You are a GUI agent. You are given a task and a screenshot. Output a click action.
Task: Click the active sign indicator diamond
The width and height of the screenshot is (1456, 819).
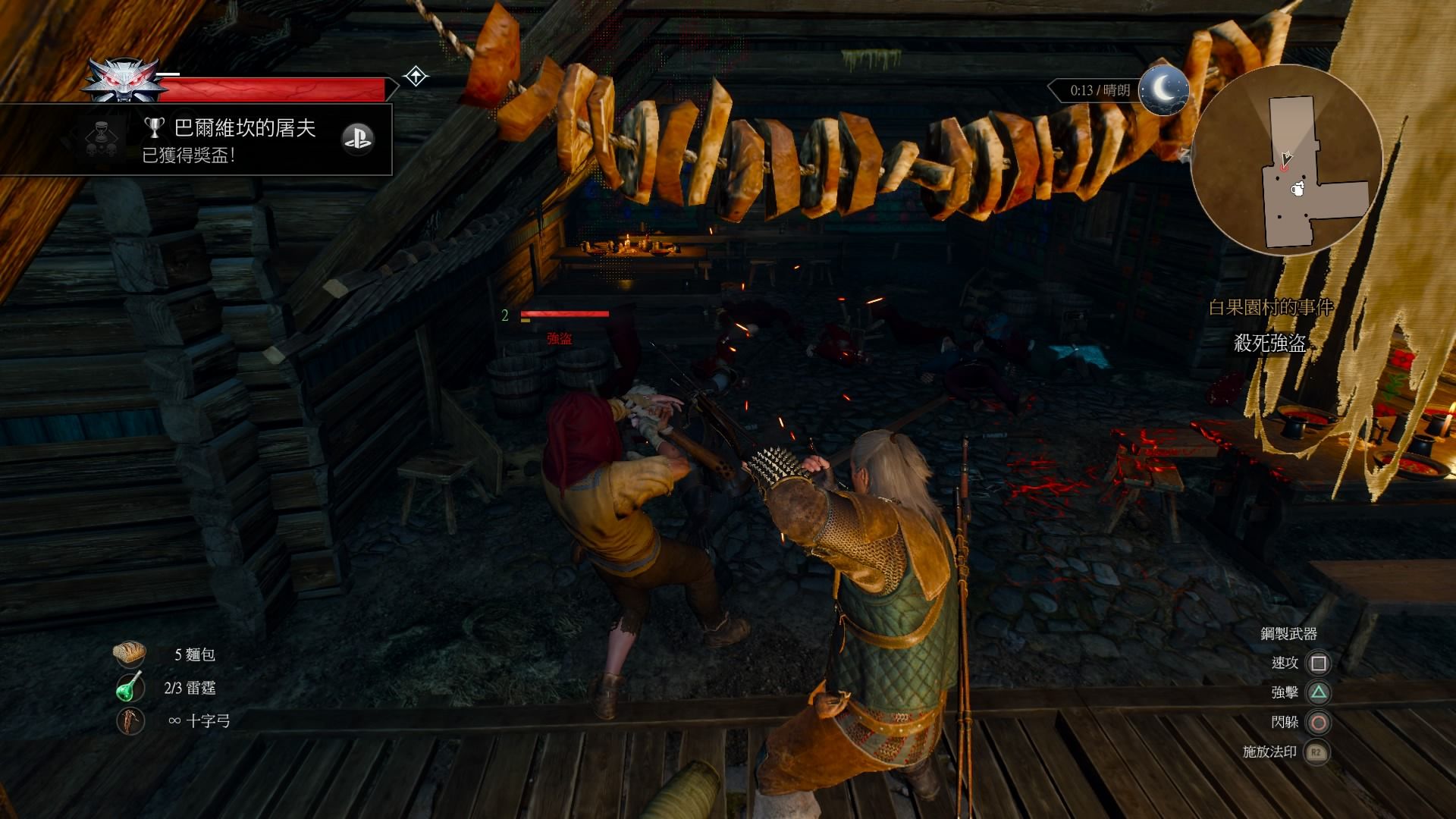tap(416, 77)
